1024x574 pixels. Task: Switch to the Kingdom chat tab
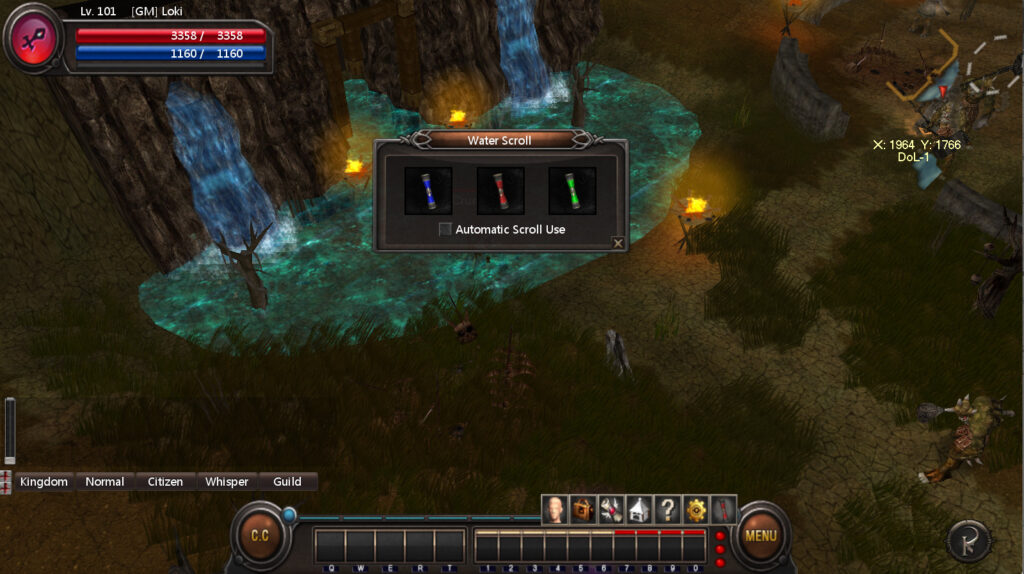coord(44,482)
